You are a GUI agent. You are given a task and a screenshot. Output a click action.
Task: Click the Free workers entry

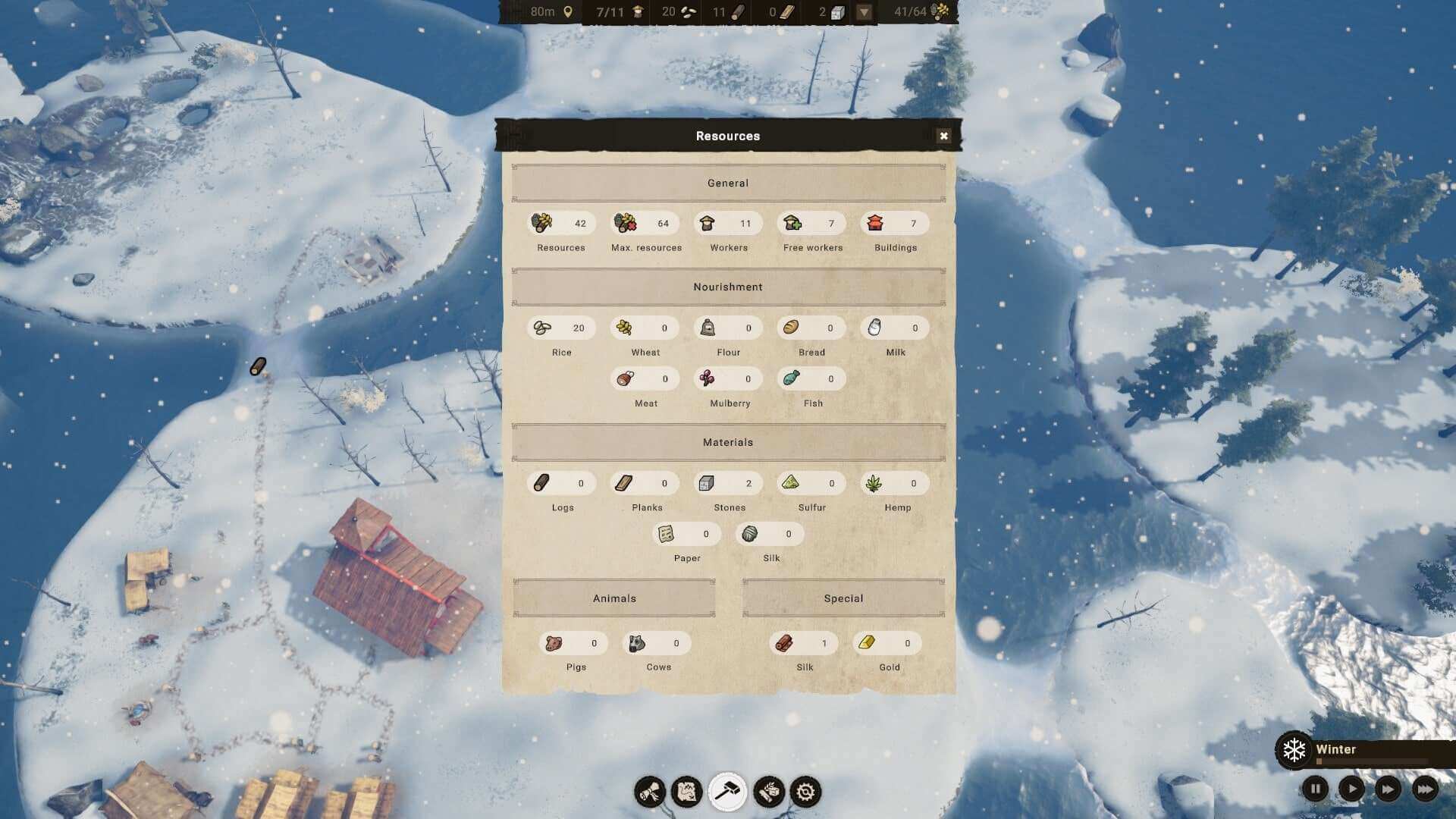point(812,224)
